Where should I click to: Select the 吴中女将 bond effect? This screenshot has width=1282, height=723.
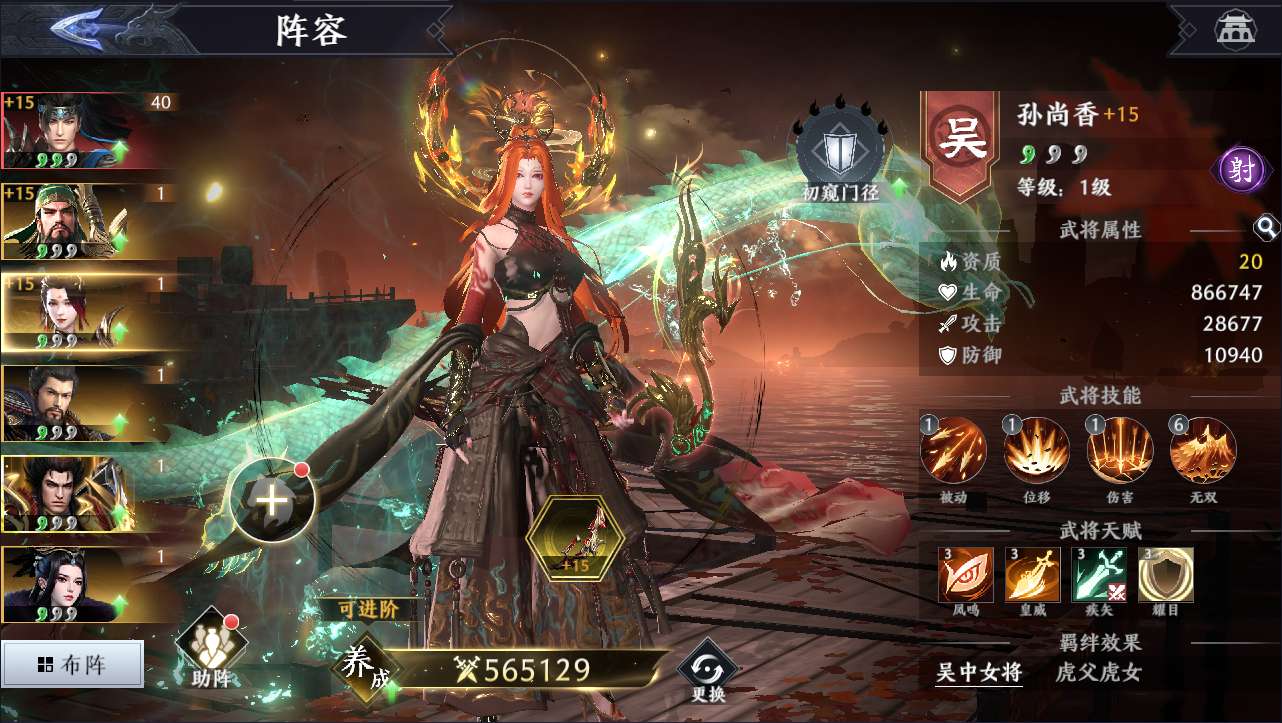coord(979,673)
